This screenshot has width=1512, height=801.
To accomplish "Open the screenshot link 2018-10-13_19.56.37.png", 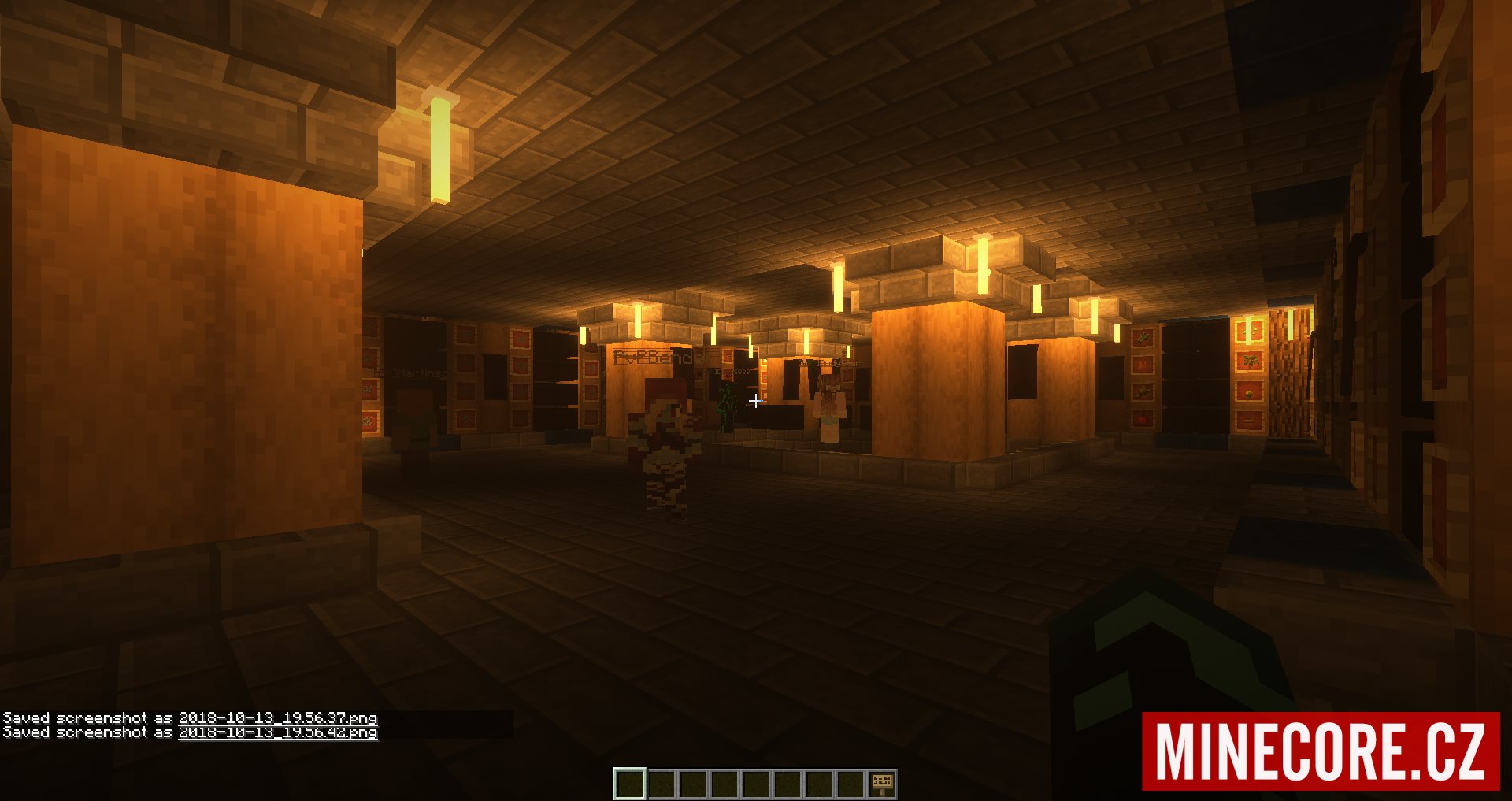I will (x=277, y=718).
